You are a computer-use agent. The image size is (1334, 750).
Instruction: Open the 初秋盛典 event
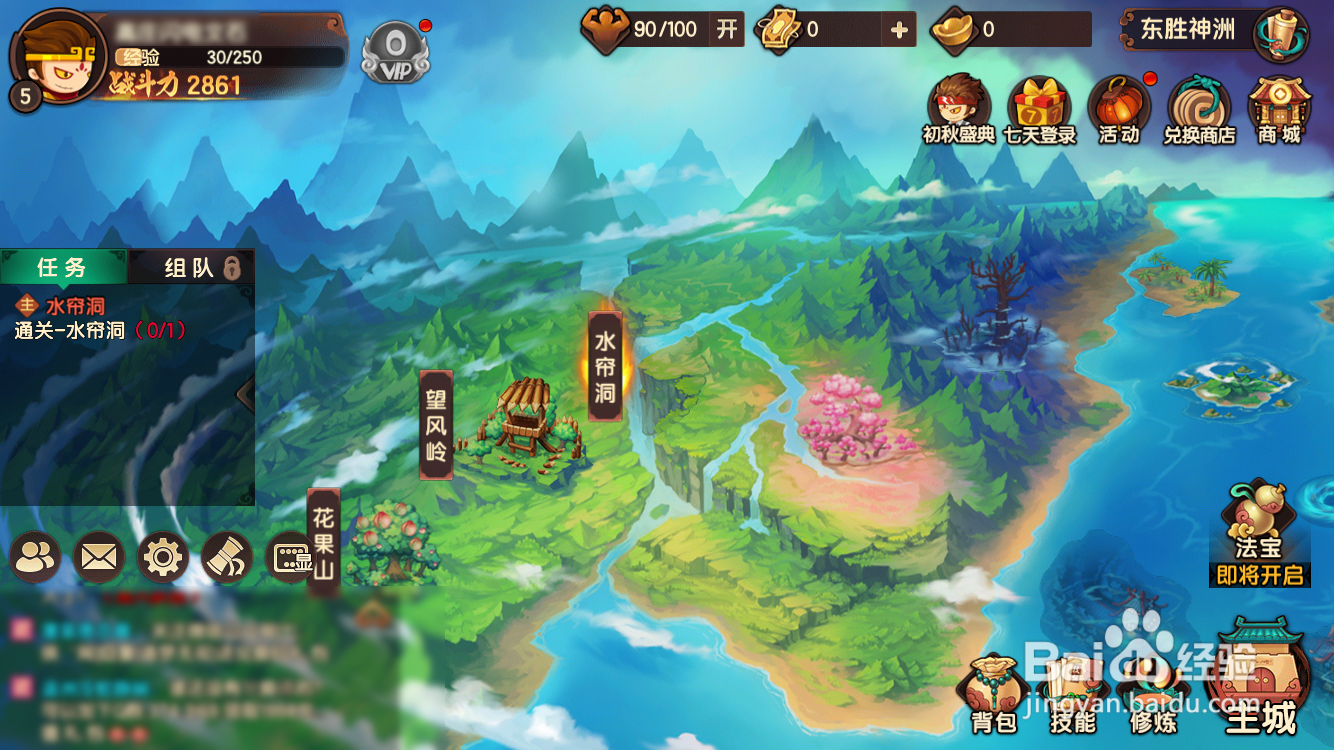[958, 109]
